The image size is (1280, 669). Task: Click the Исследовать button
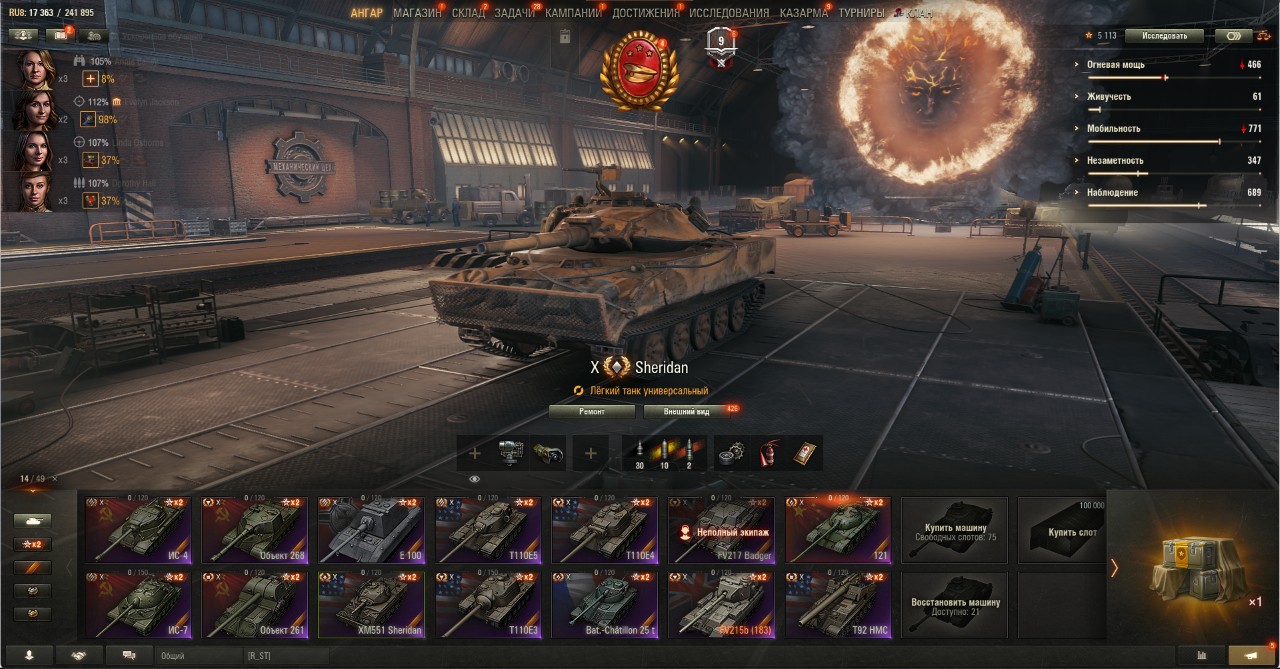point(1164,36)
